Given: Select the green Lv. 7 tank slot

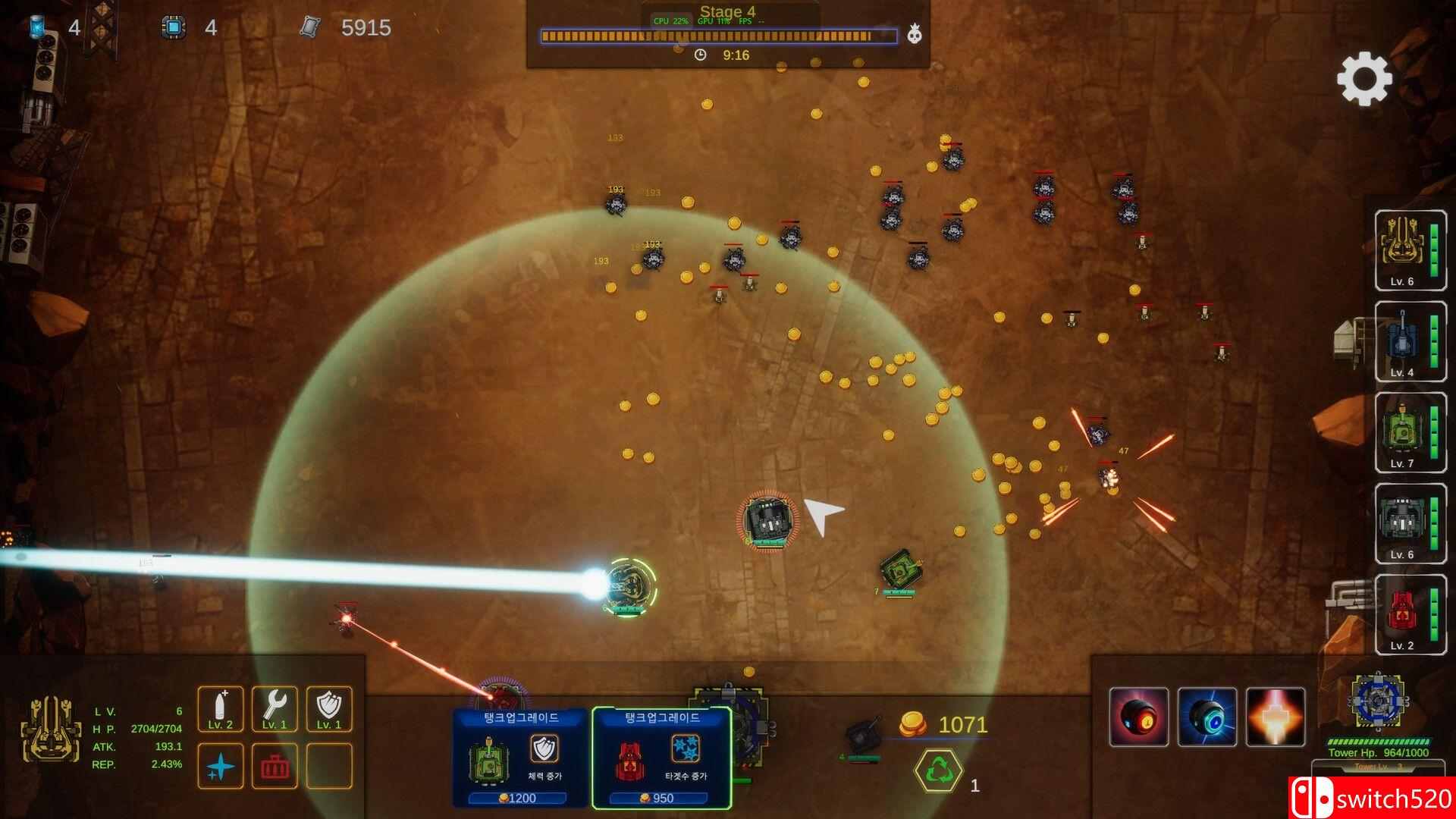Looking at the screenshot, I should pyautogui.click(x=1410, y=432).
